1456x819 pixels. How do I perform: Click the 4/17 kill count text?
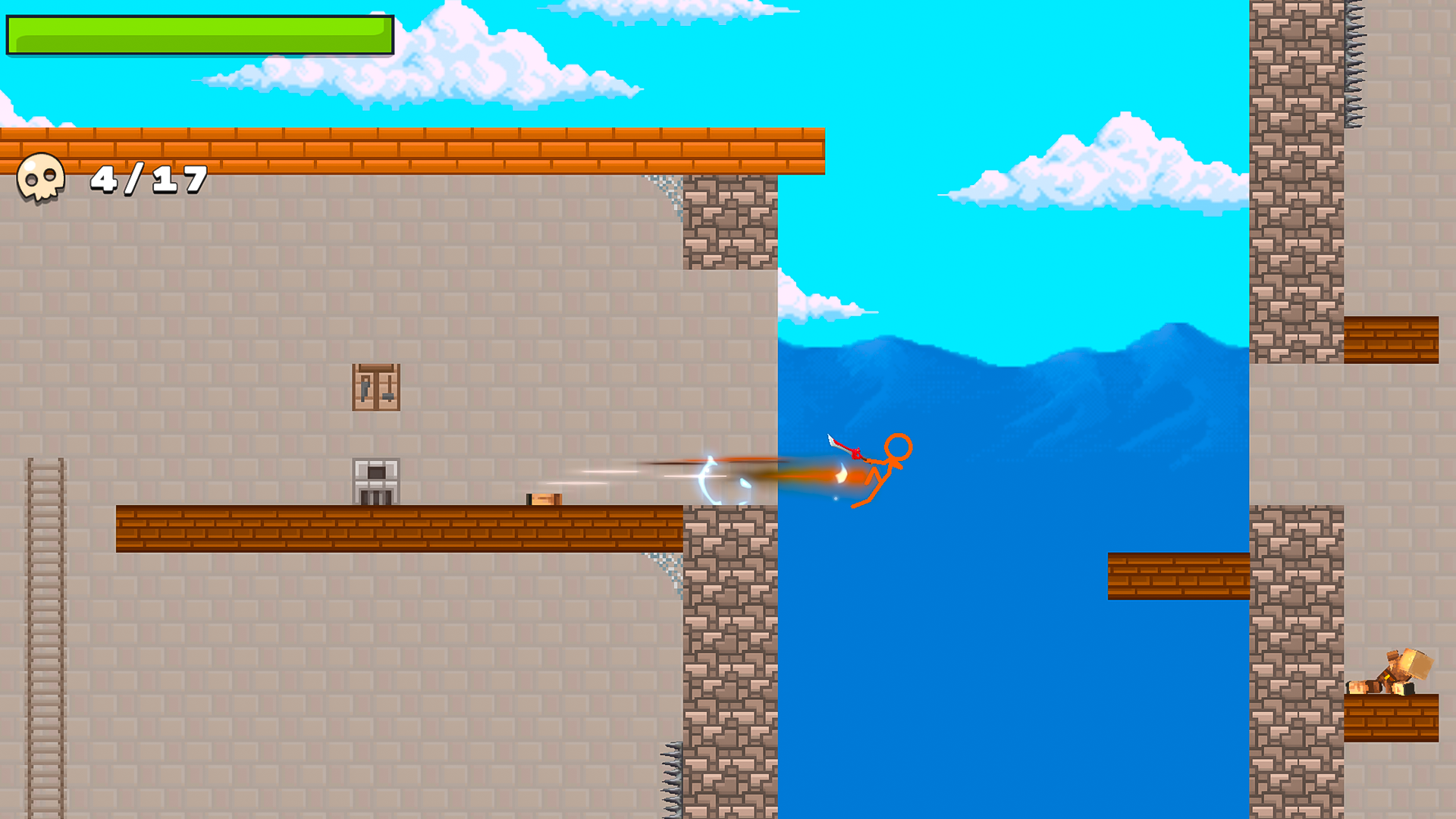(x=148, y=180)
